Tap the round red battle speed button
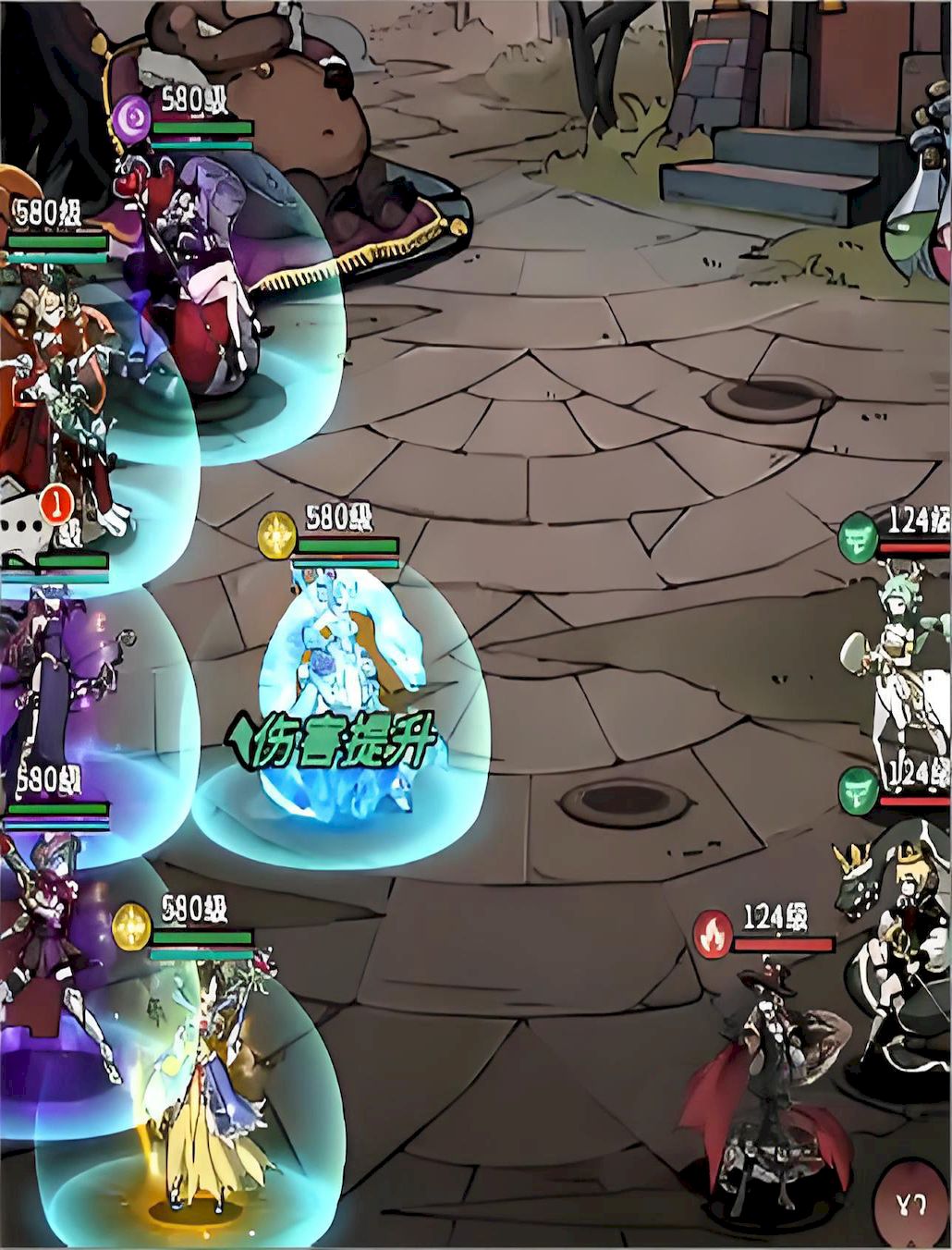 coord(911,1203)
